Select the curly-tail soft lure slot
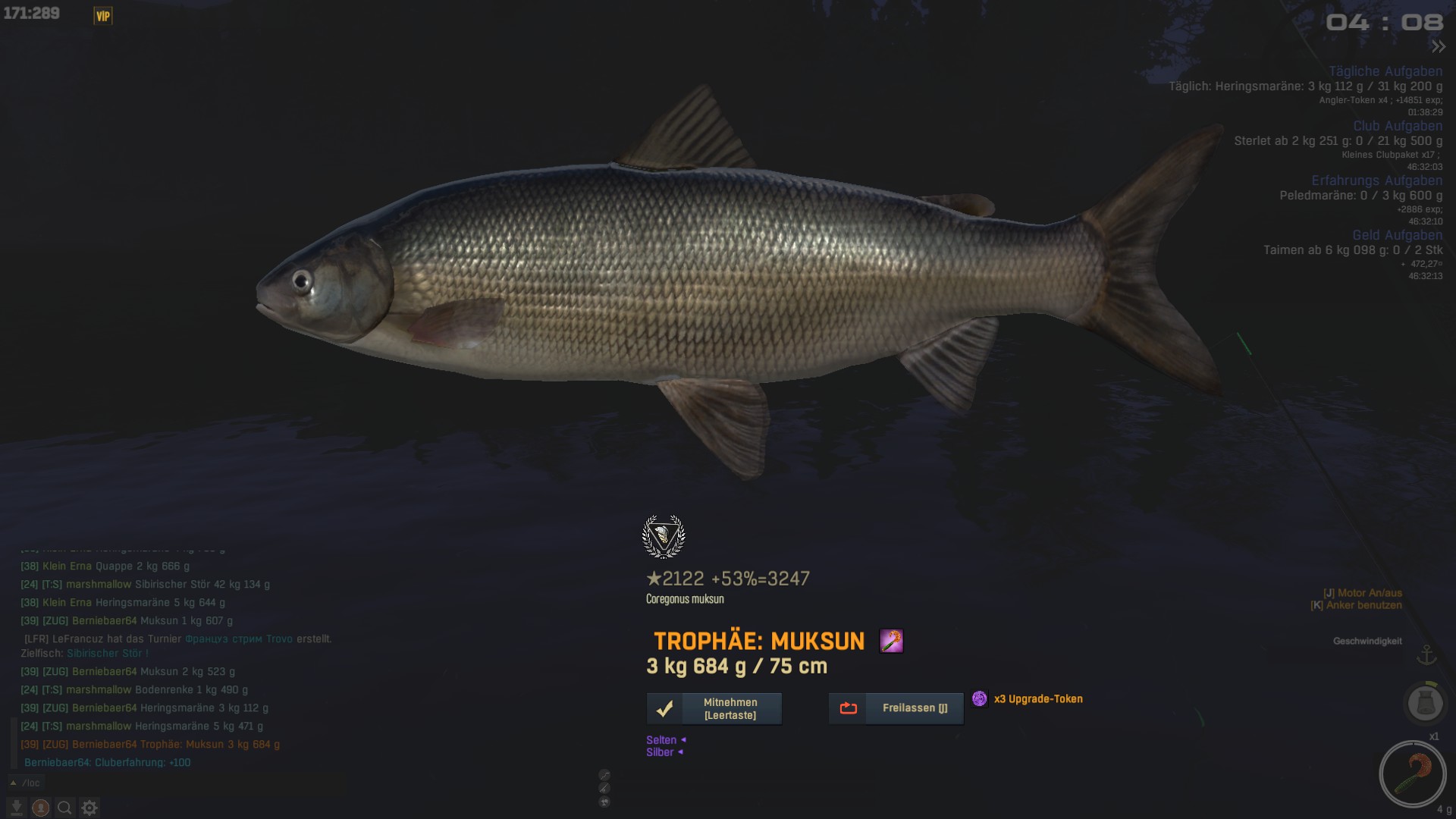This screenshot has height=819, width=1456. click(1413, 773)
